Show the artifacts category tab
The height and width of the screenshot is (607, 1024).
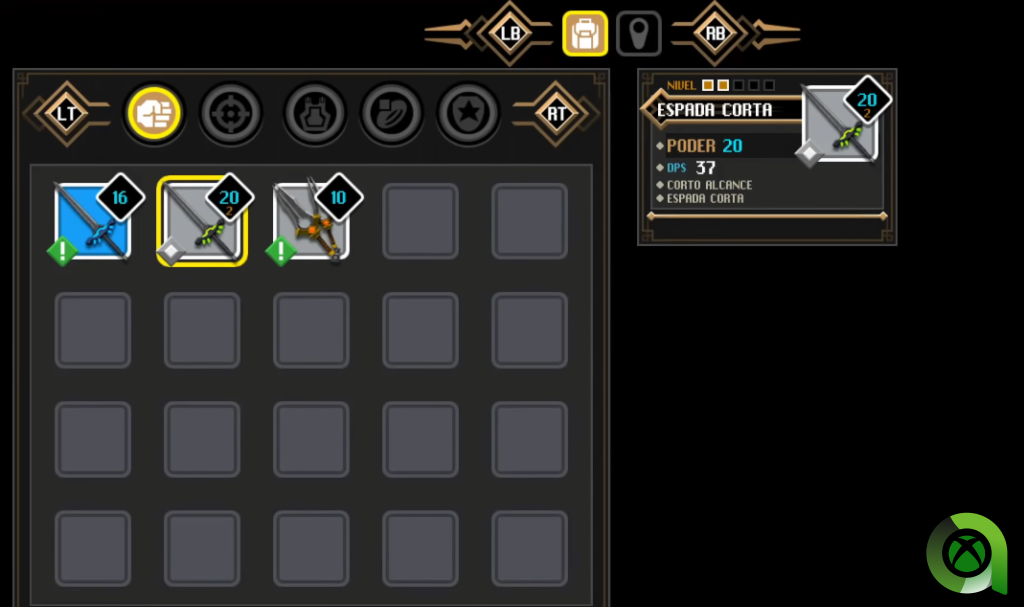point(391,113)
